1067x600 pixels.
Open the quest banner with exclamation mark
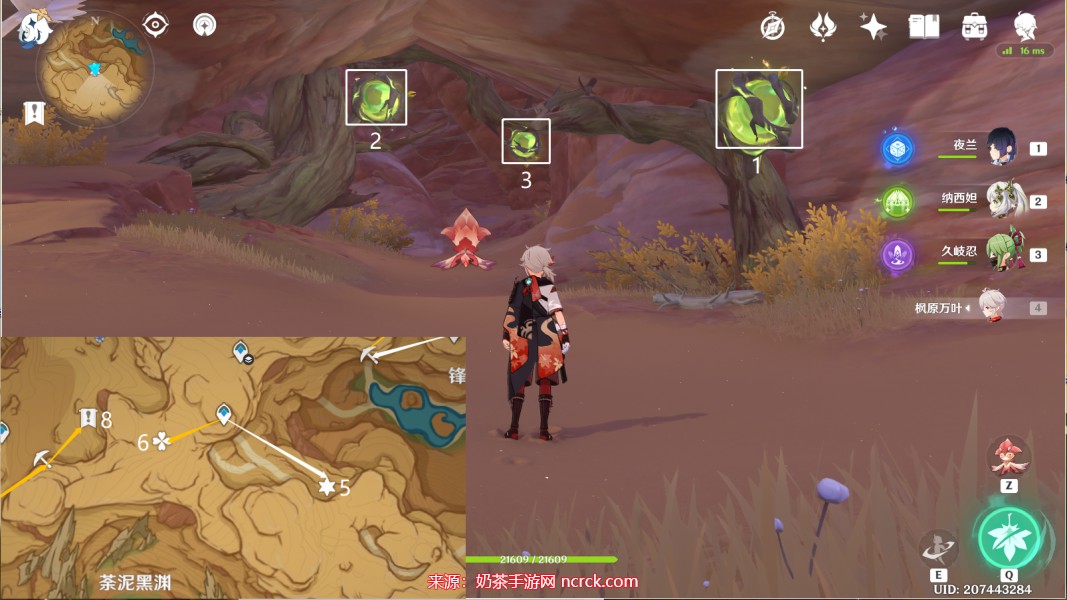click(x=35, y=112)
